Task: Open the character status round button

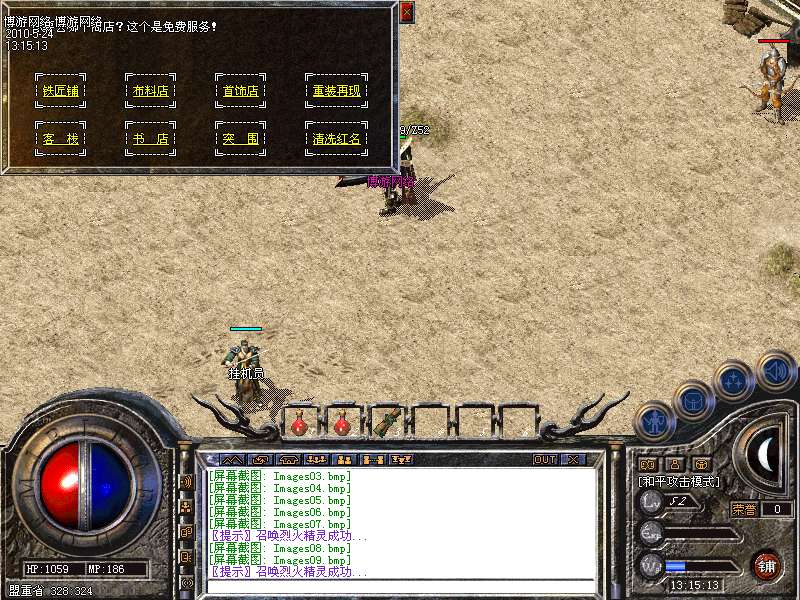Action: pos(654,421)
